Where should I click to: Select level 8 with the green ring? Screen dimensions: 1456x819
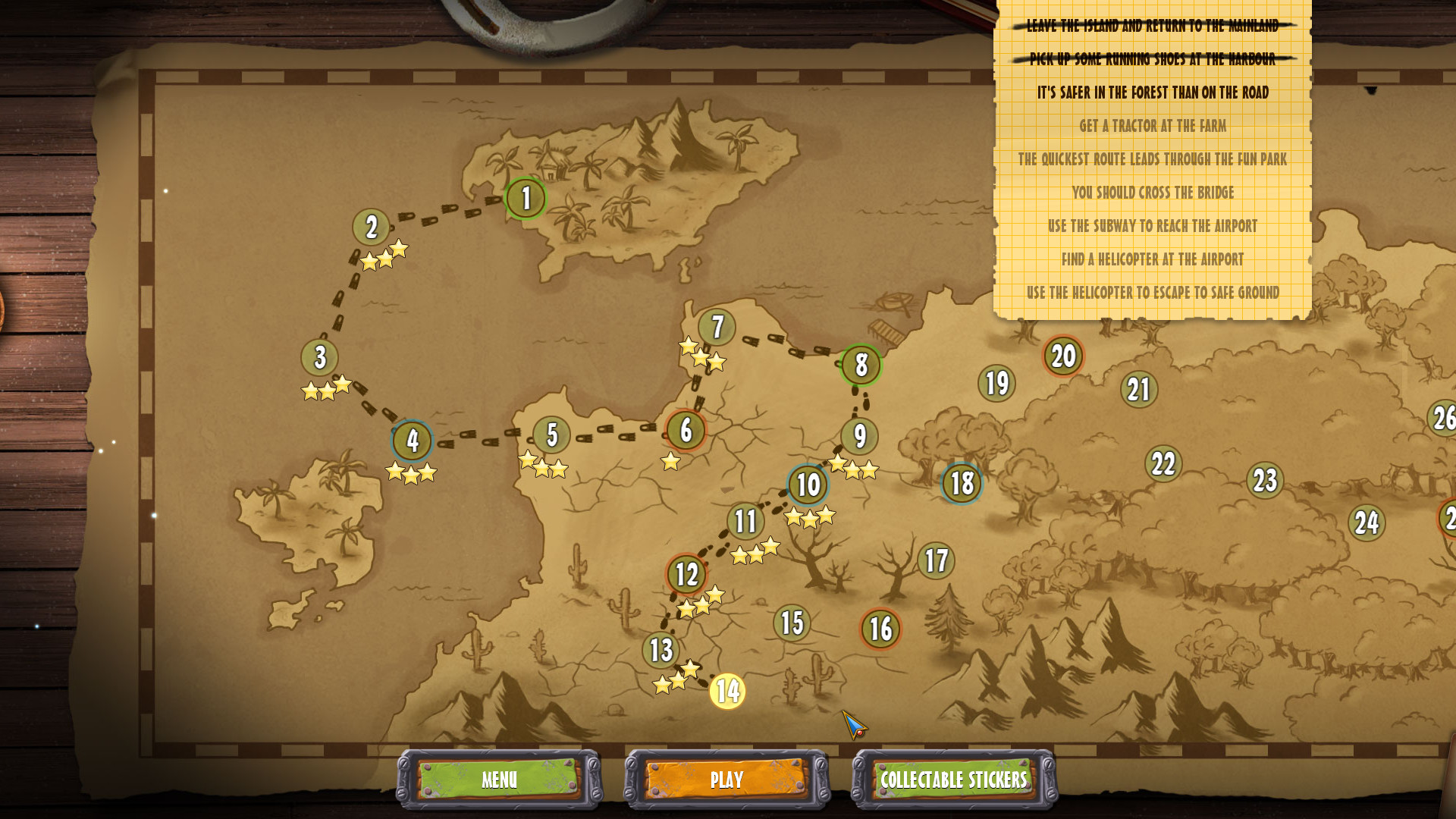861,366
